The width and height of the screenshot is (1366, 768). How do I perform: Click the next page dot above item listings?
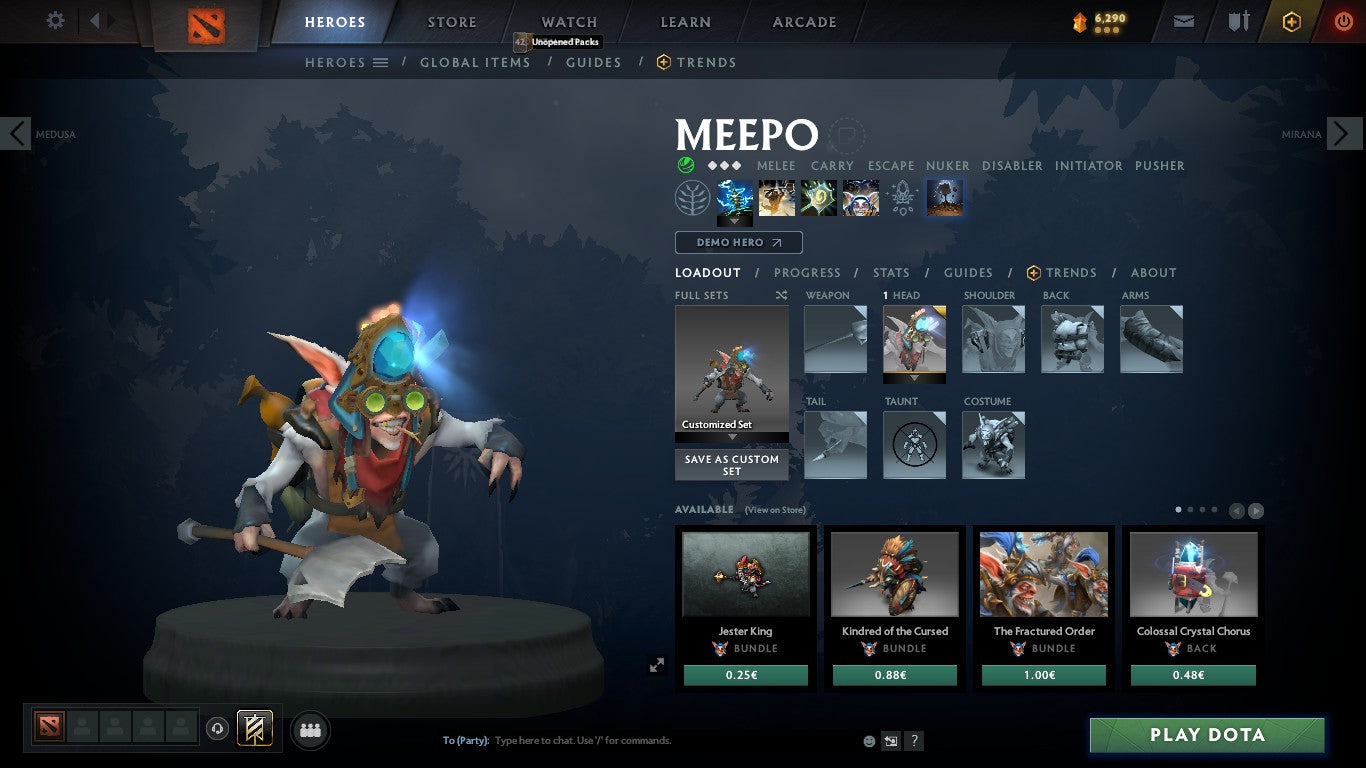(1191, 509)
